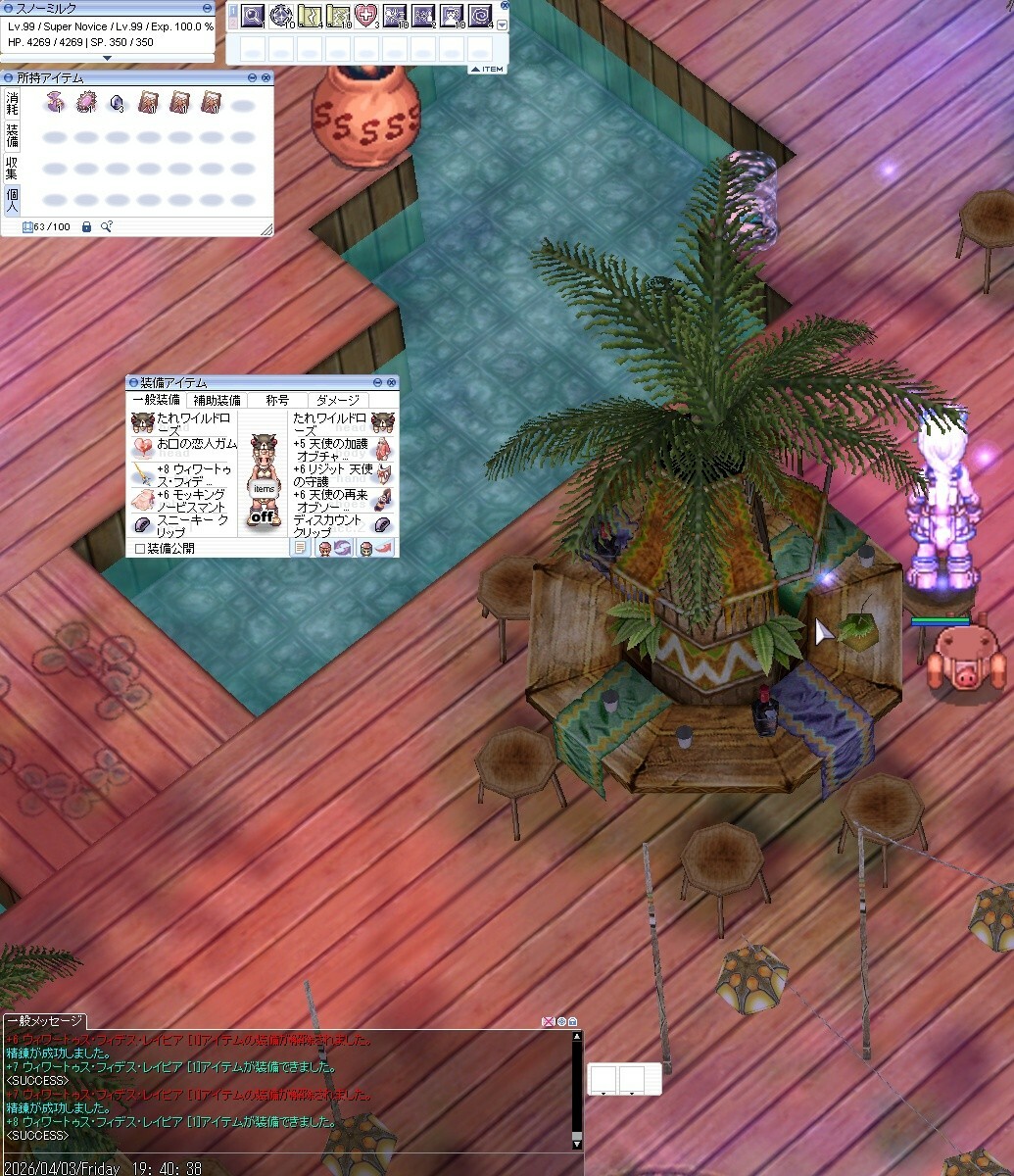This screenshot has height=1176, width=1014.
Task: Click the inventory lock icon
Action: (x=86, y=227)
